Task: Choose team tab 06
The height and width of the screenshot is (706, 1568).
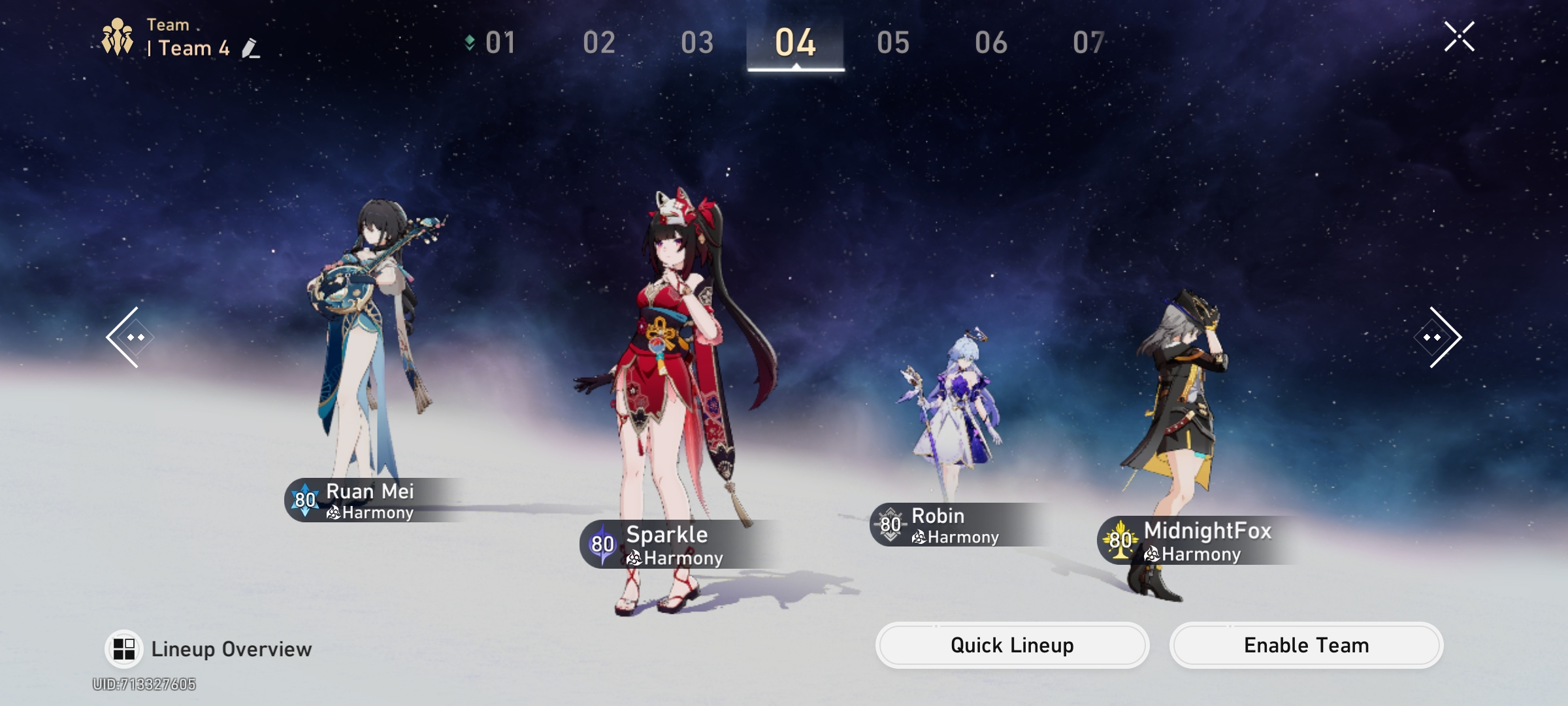Action: click(991, 43)
